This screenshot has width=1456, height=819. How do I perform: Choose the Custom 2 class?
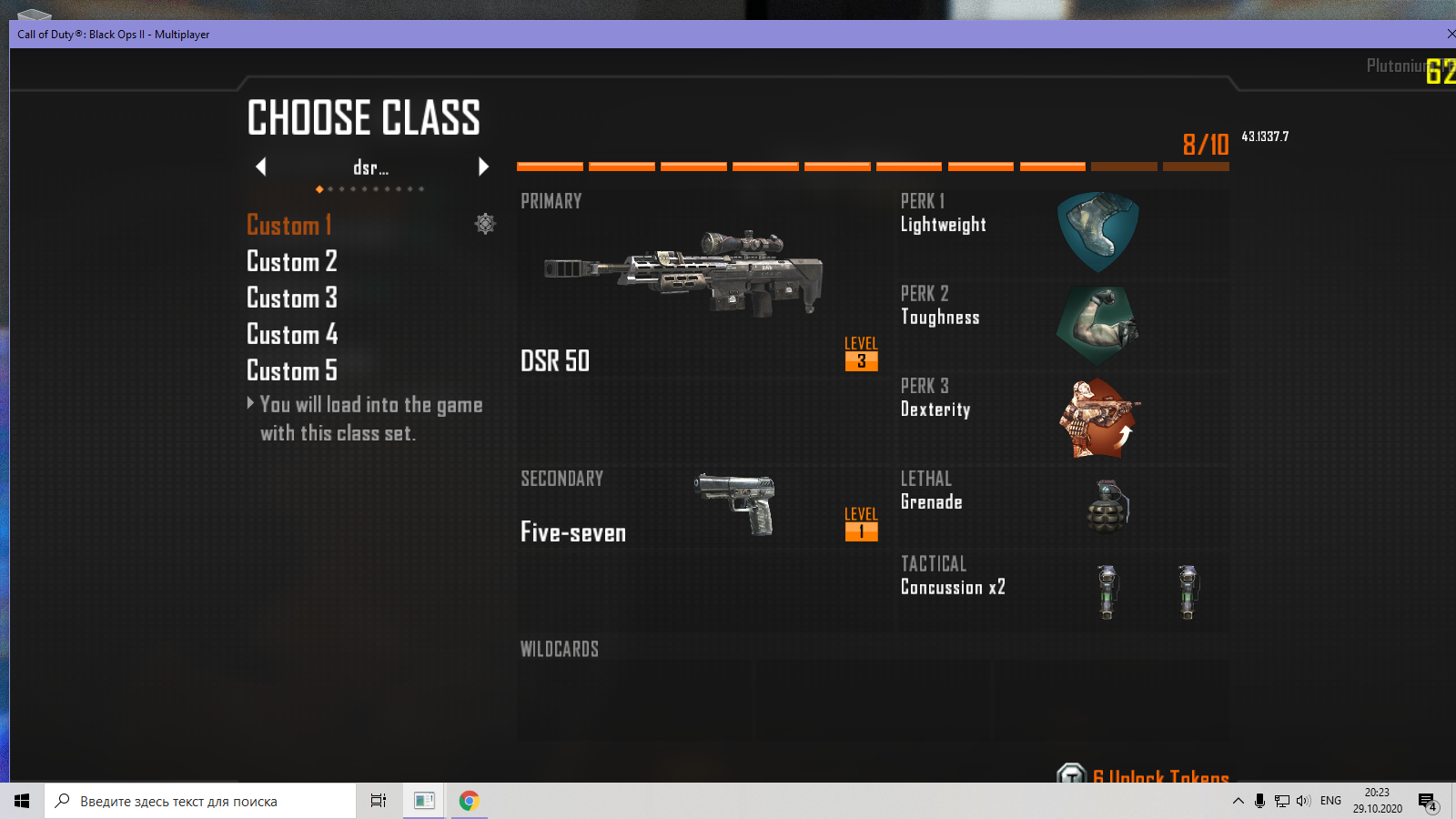point(291,261)
